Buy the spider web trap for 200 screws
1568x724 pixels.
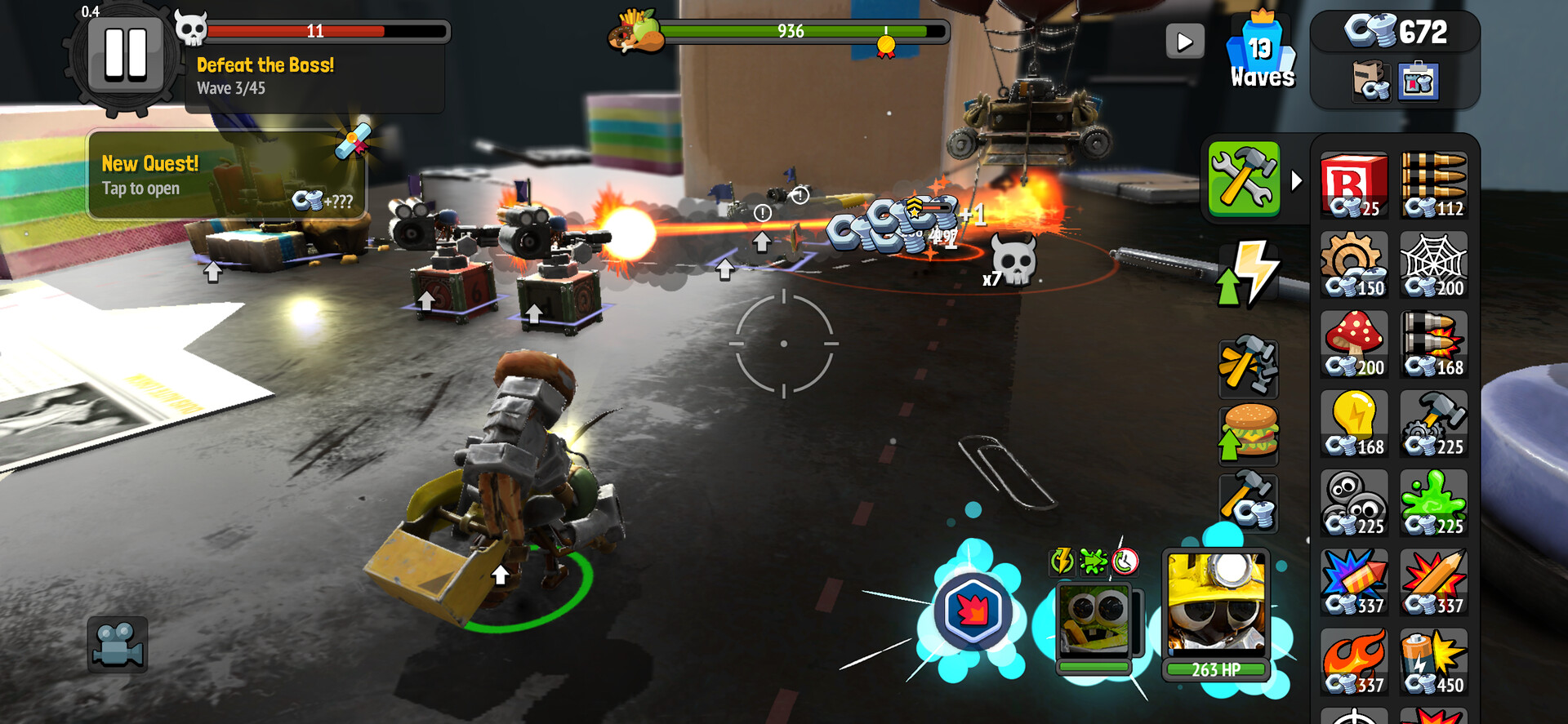(x=1434, y=265)
